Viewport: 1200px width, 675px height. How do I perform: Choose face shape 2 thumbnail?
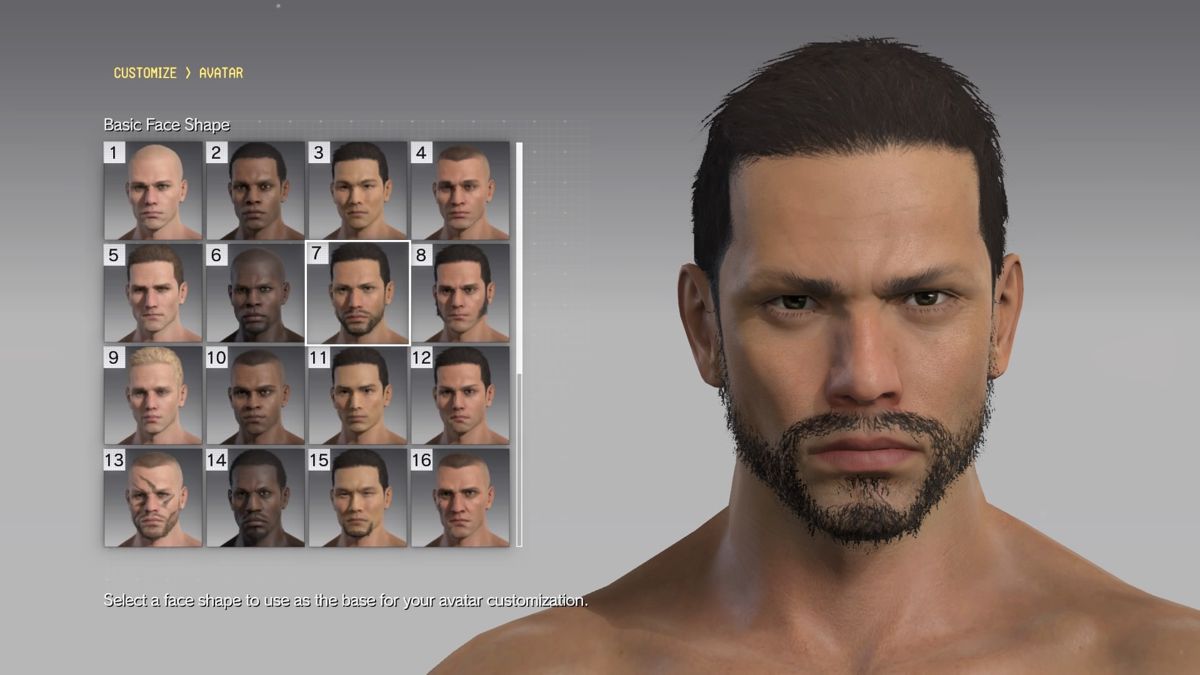pos(255,190)
